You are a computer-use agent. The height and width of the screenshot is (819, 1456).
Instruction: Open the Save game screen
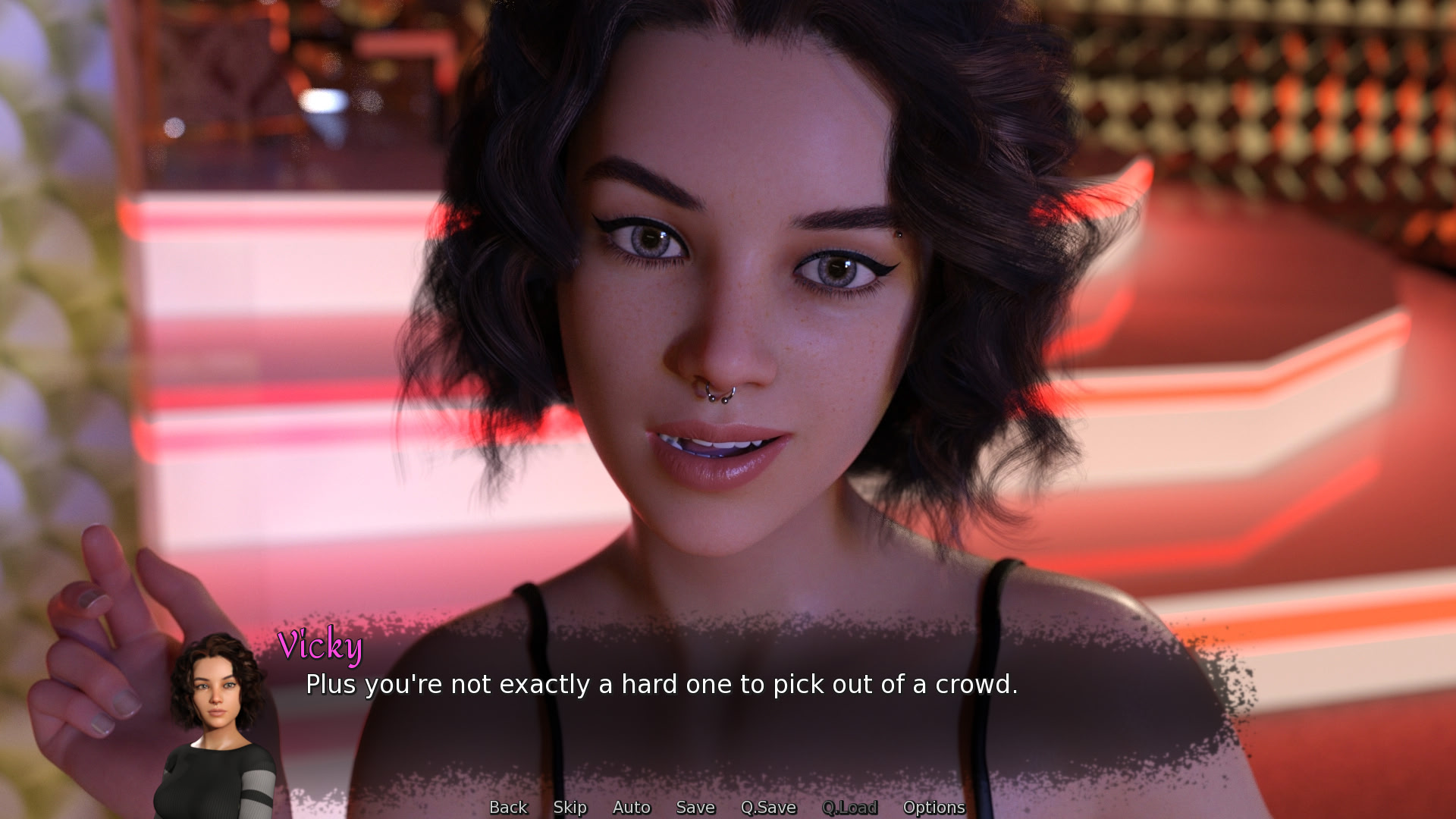(695, 808)
